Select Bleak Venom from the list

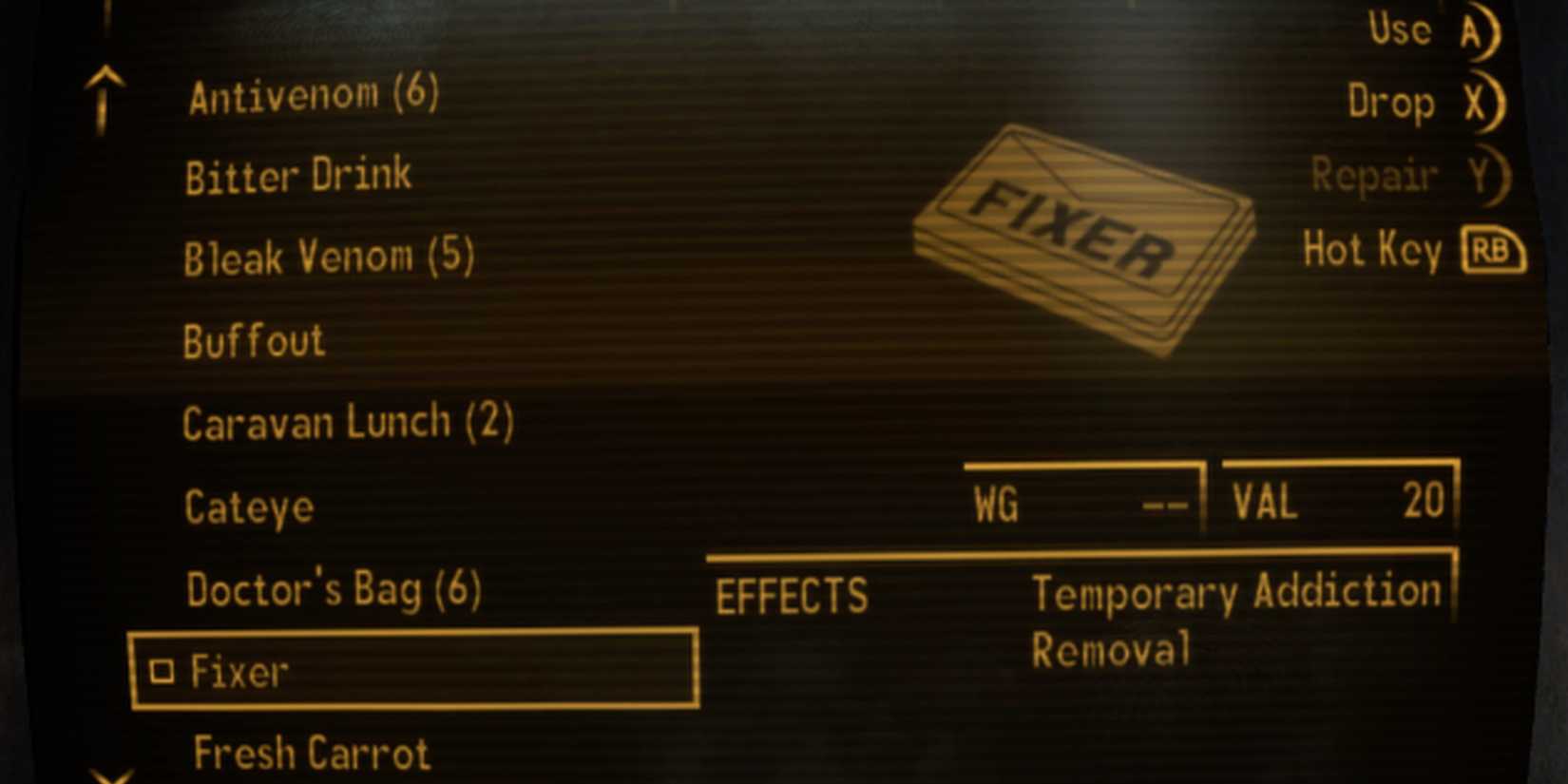tap(328, 257)
